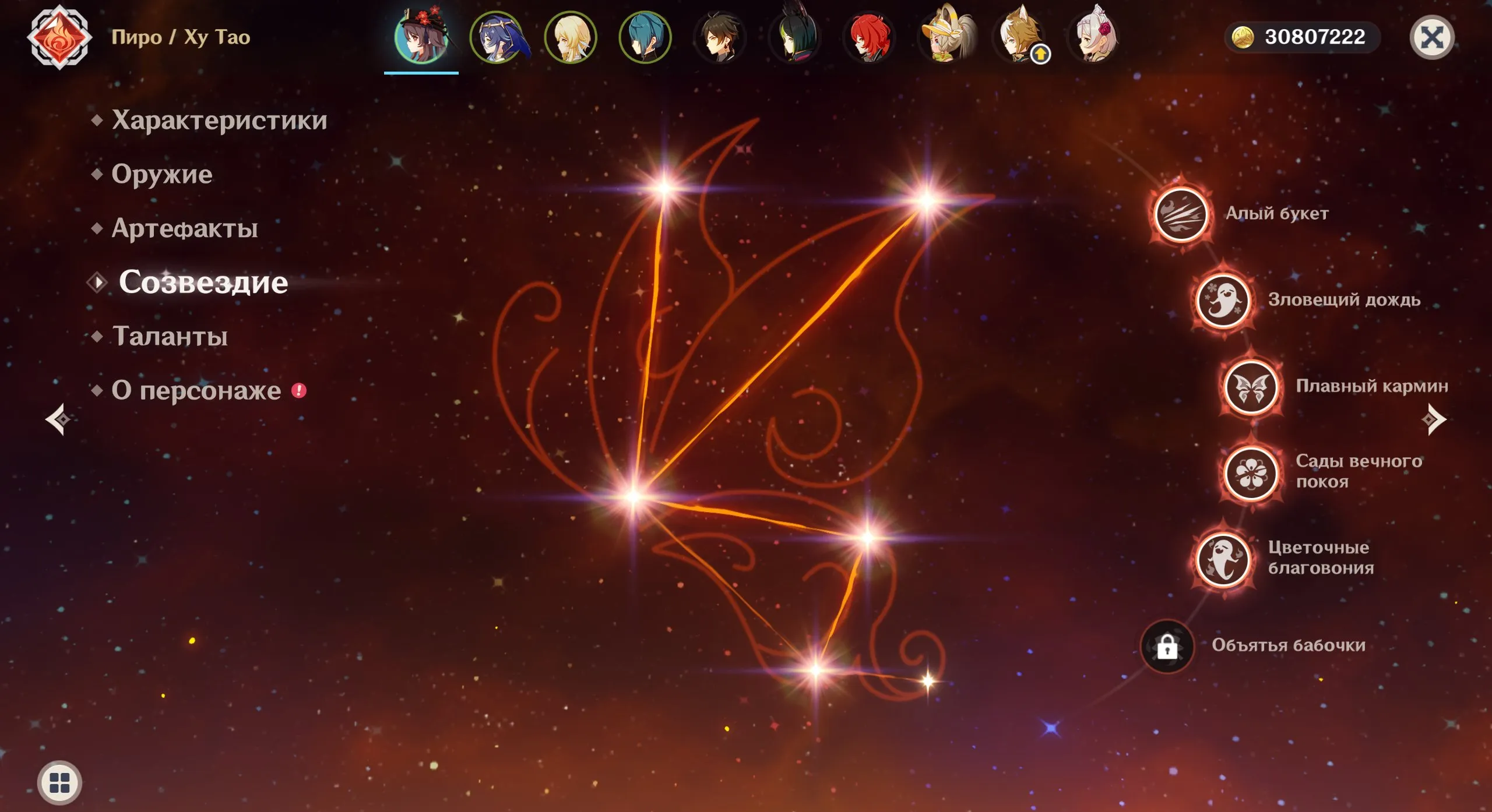
Task: Choose the Цветочные благовония constellation node
Action: click(1223, 559)
